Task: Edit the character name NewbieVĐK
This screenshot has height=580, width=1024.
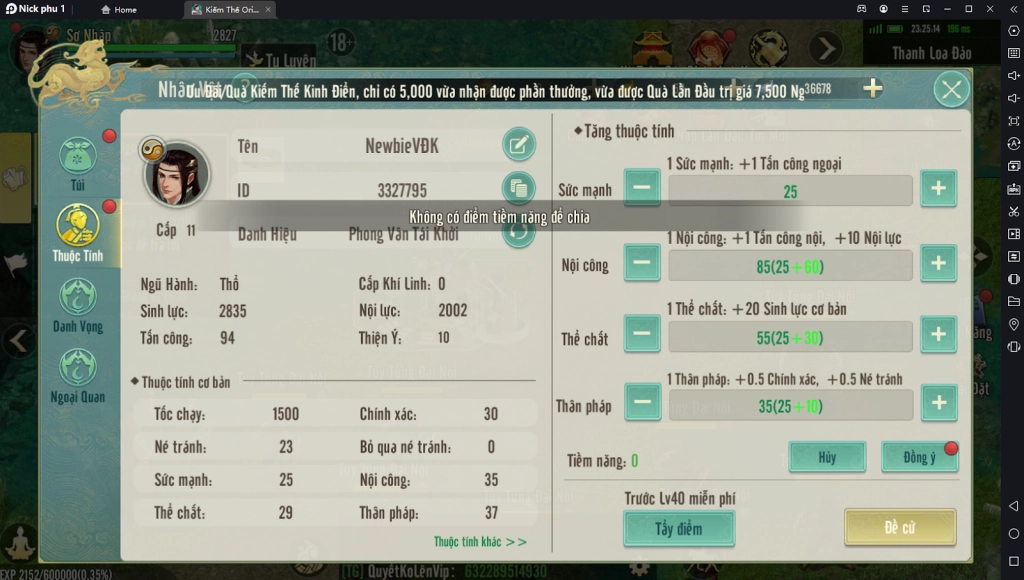Action: [x=517, y=146]
